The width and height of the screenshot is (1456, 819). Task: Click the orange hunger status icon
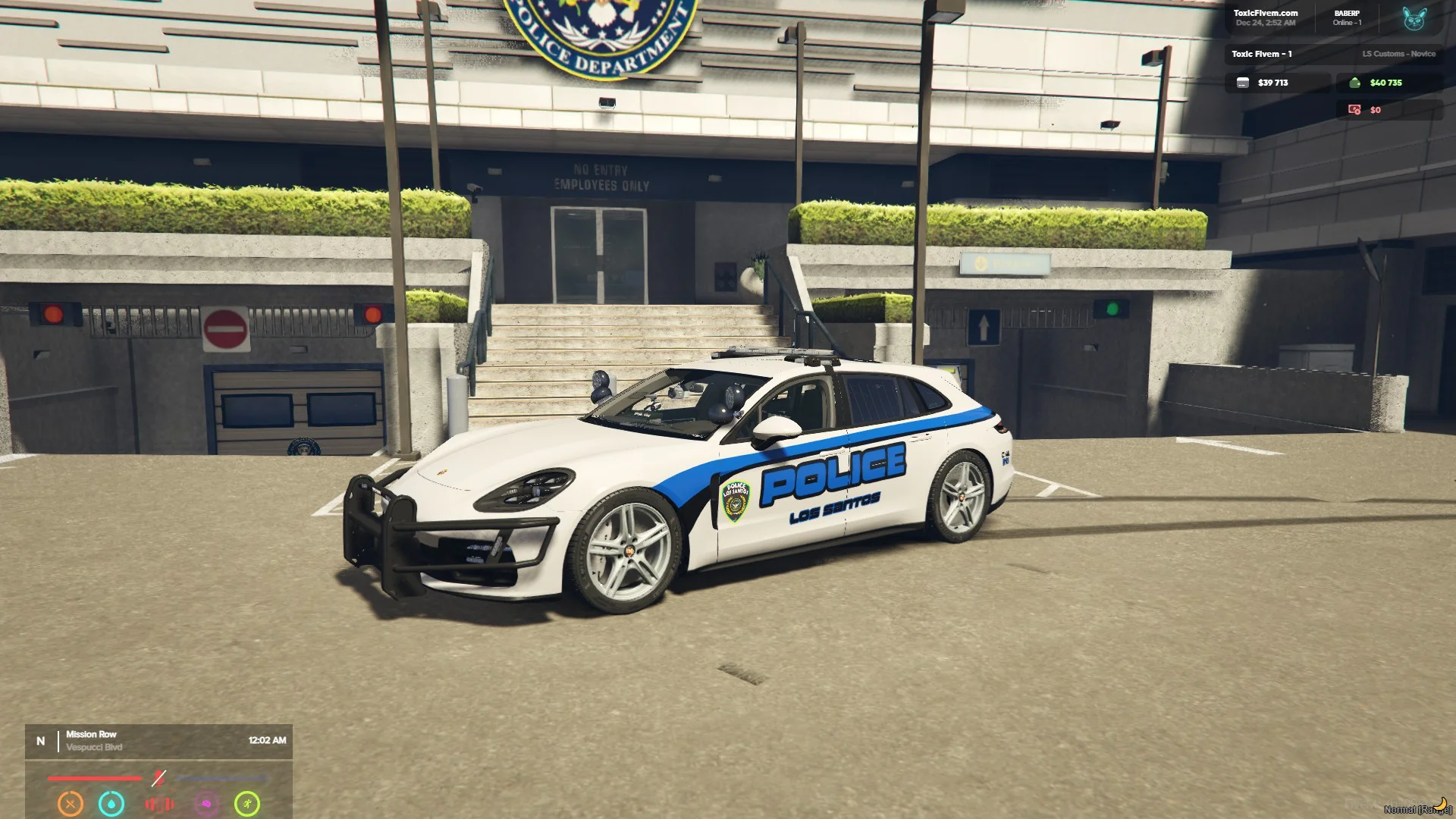pos(71,804)
